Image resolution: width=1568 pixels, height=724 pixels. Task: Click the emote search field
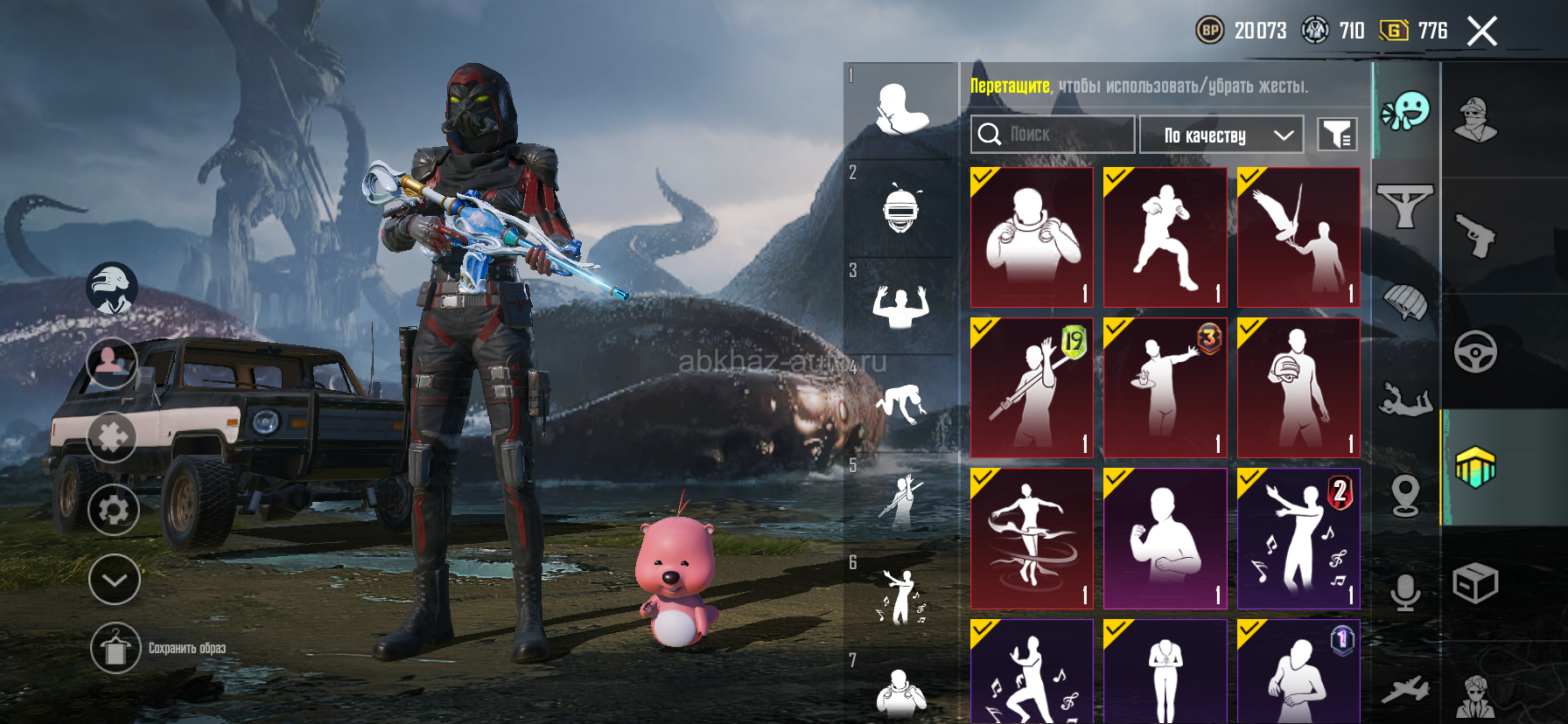[1052, 135]
